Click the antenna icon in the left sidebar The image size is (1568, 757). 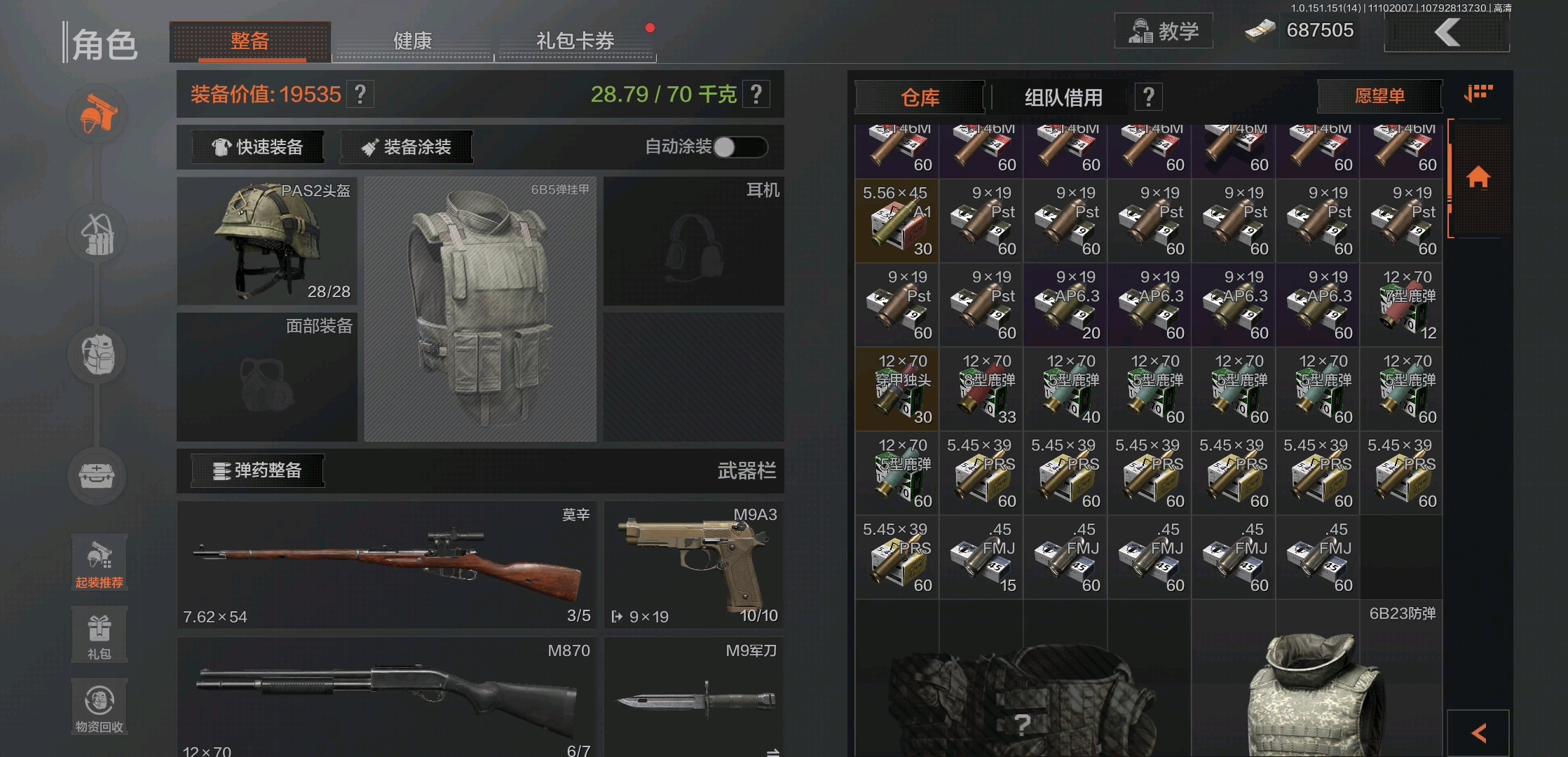(97, 234)
